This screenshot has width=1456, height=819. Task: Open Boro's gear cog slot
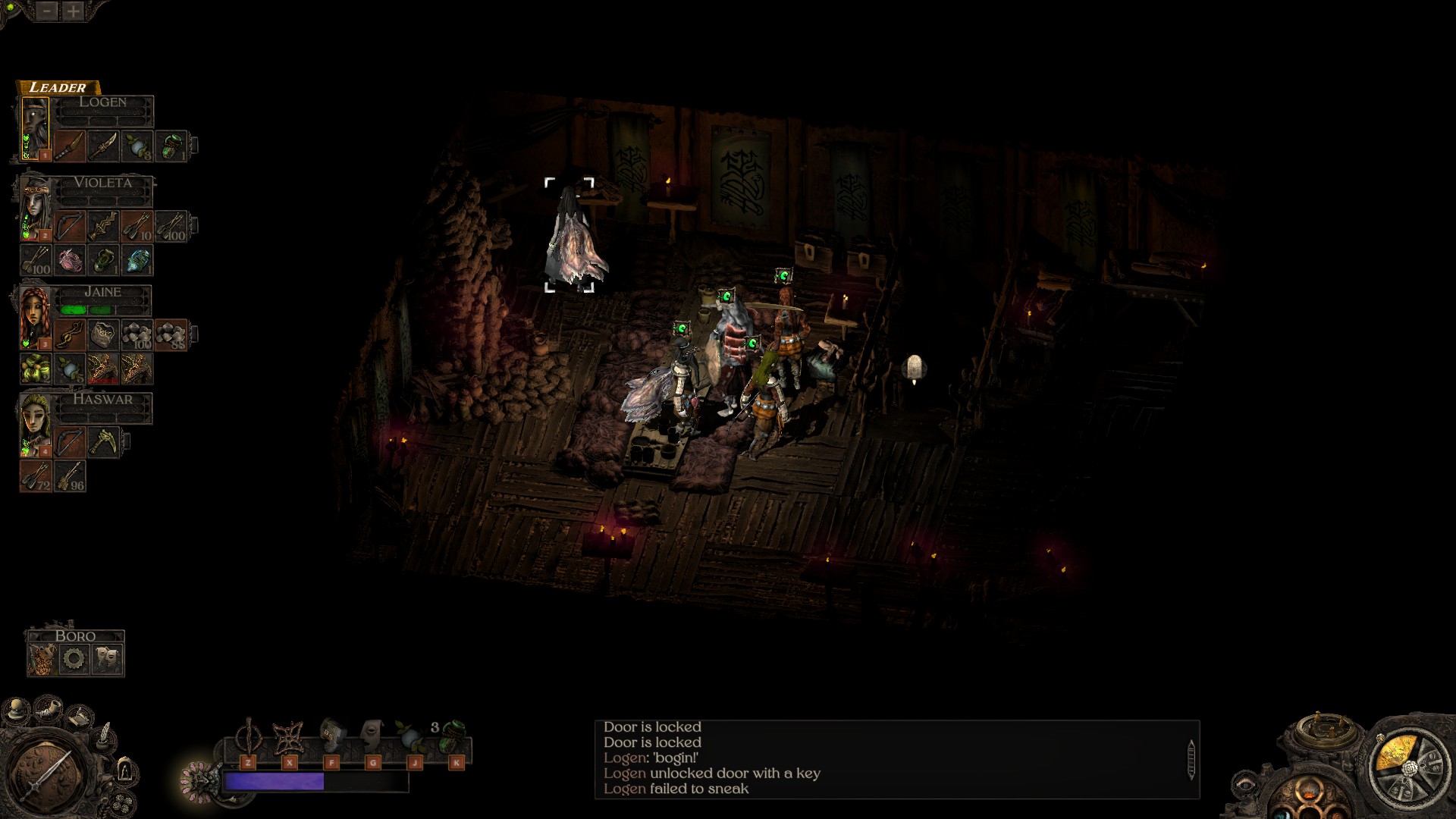(x=74, y=658)
